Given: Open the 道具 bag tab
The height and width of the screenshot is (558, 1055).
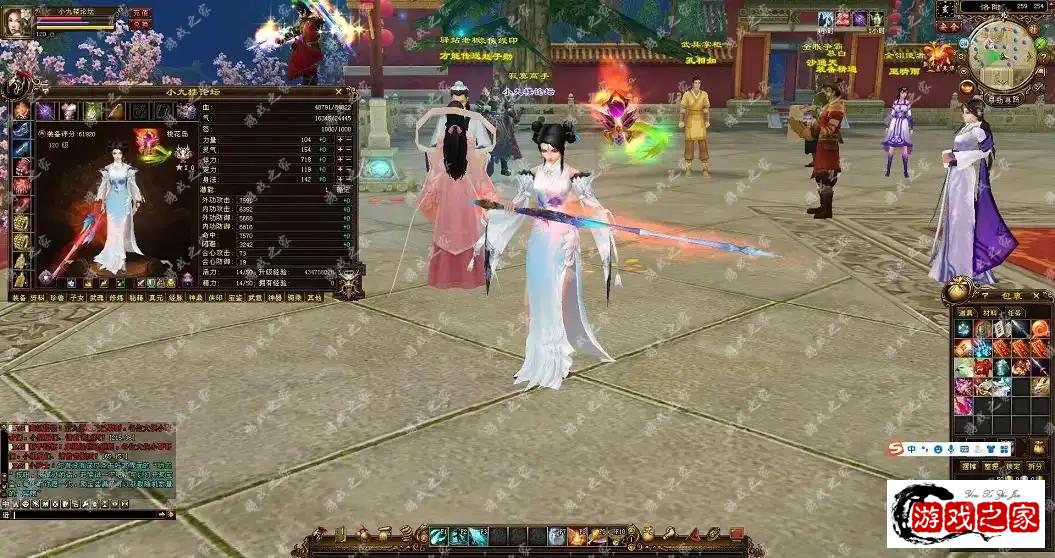Looking at the screenshot, I should pyautogui.click(x=965, y=313).
